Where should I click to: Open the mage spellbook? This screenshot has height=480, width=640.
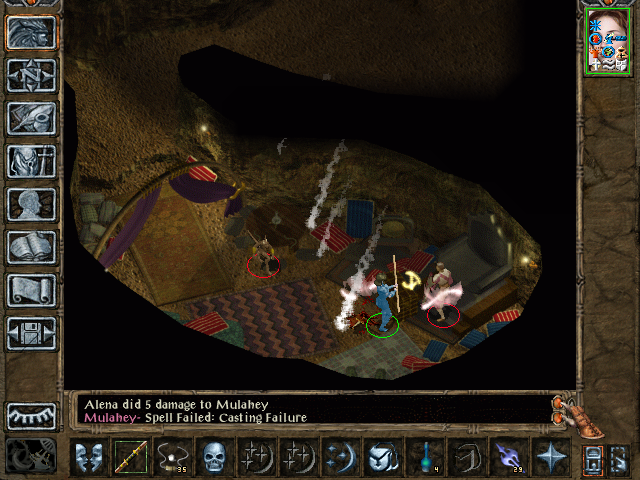pos(32,247)
